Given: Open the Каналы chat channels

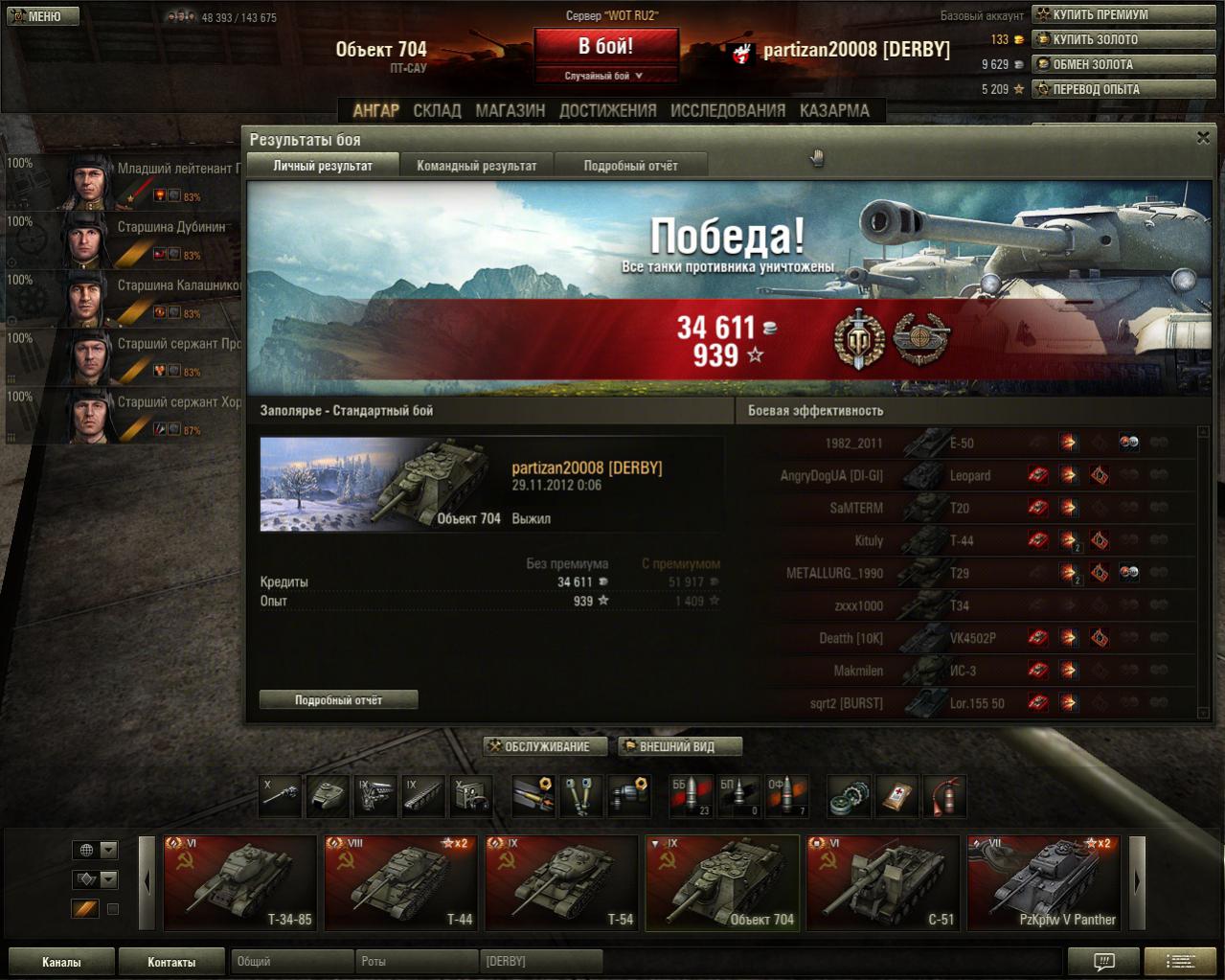Looking at the screenshot, I should [61, 962].
